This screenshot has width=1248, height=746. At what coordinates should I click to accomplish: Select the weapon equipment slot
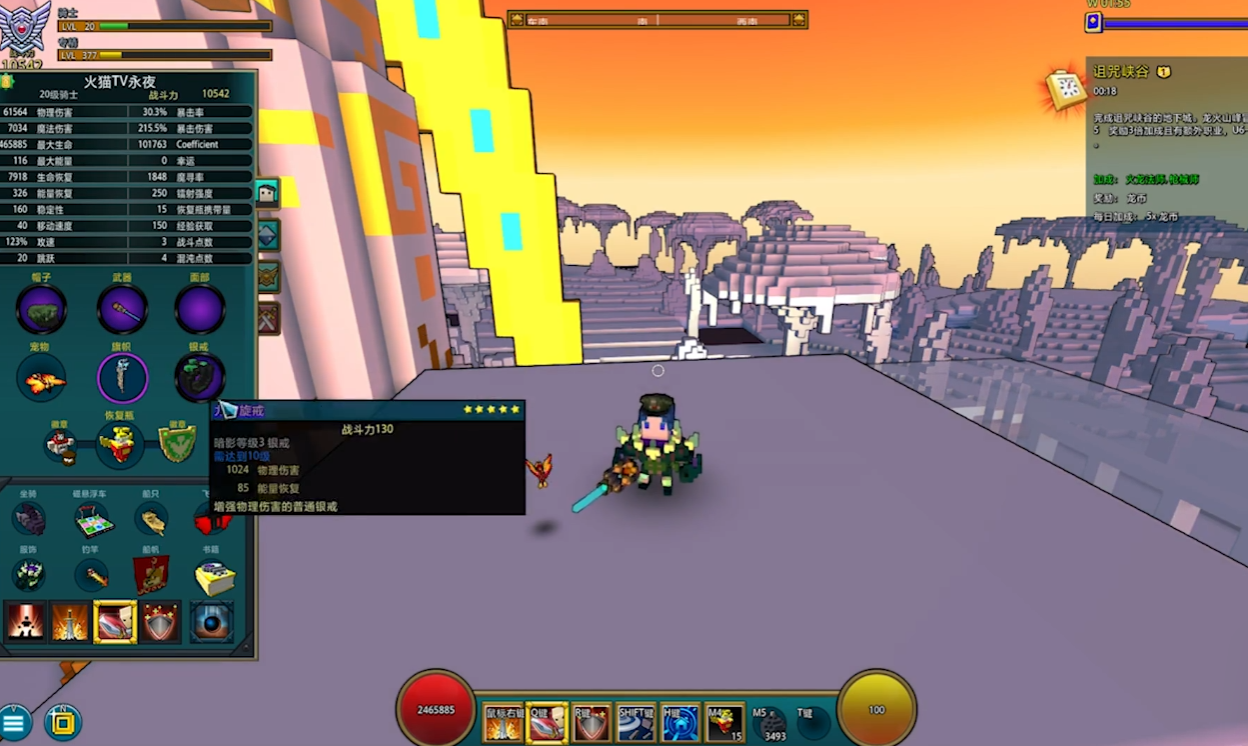(122, 310)
